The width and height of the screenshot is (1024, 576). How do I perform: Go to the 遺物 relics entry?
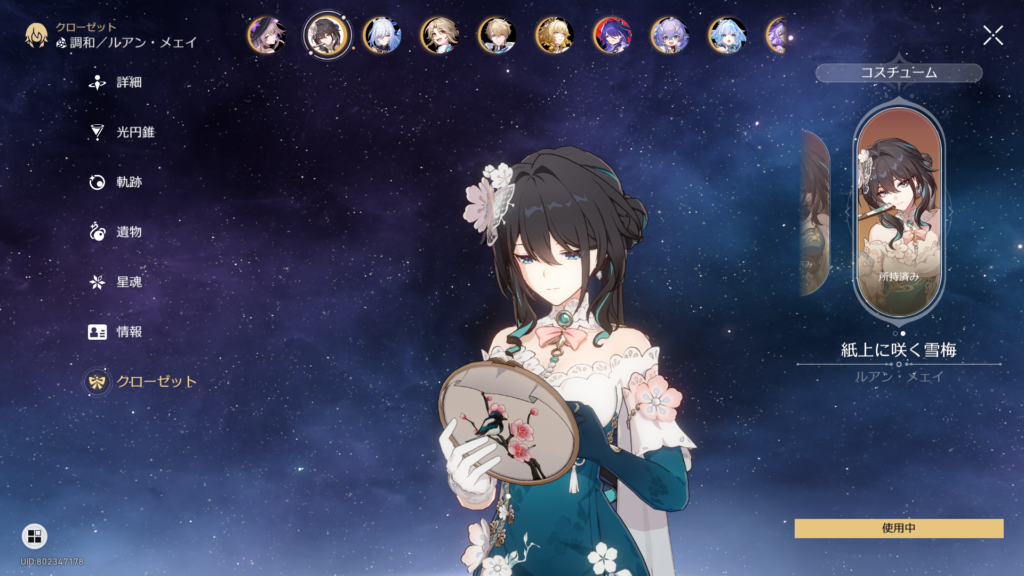click(x=128, y=232)
